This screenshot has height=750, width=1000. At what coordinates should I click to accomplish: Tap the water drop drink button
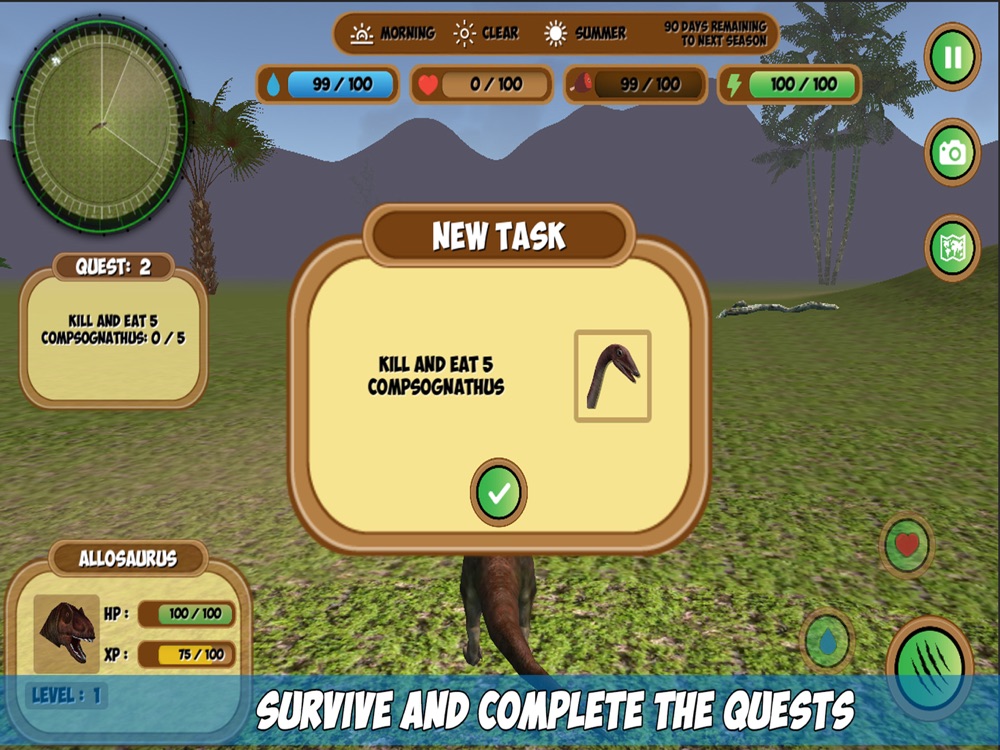827,641
